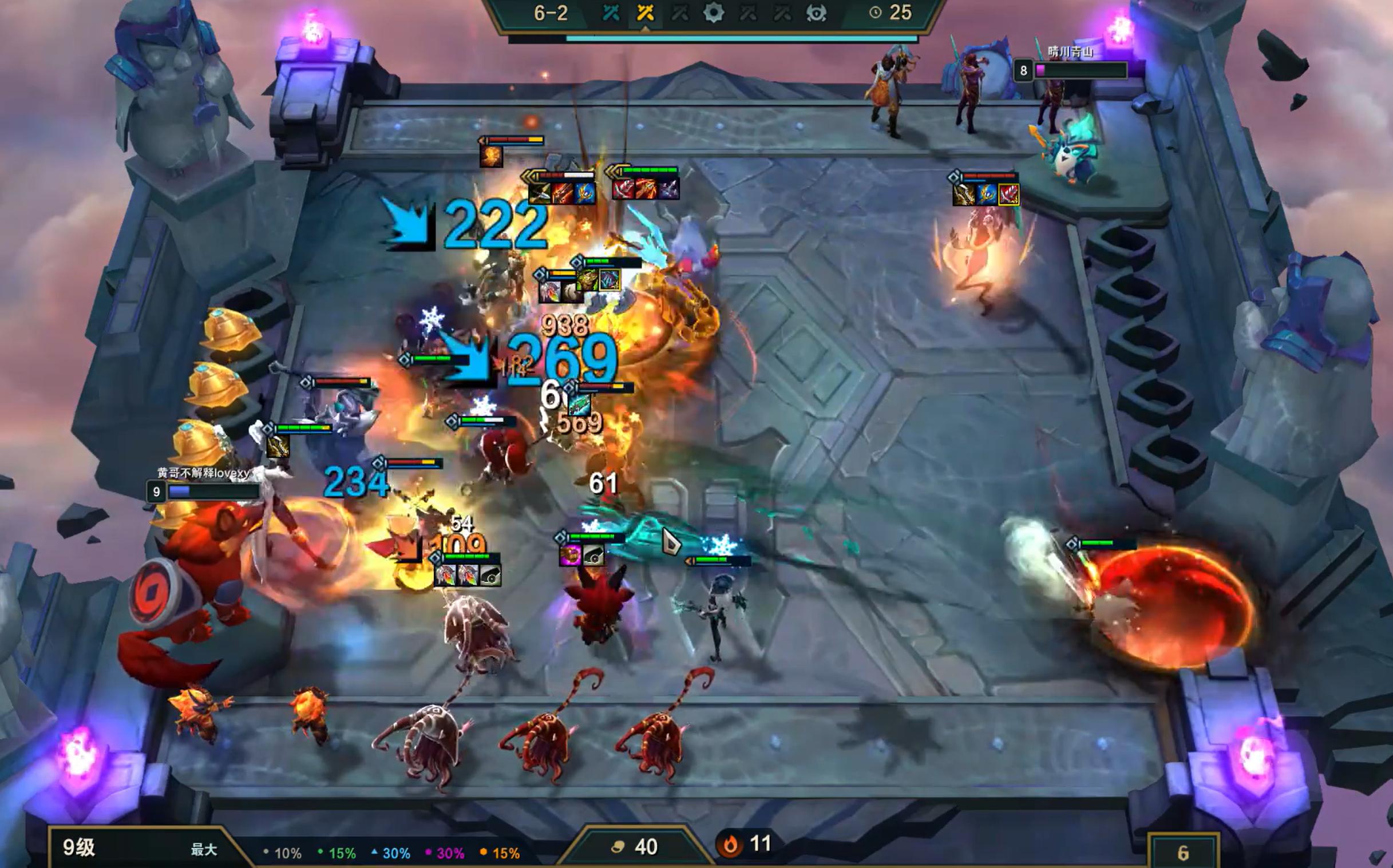Click the flame win-streak icon

tap(730, 845)
